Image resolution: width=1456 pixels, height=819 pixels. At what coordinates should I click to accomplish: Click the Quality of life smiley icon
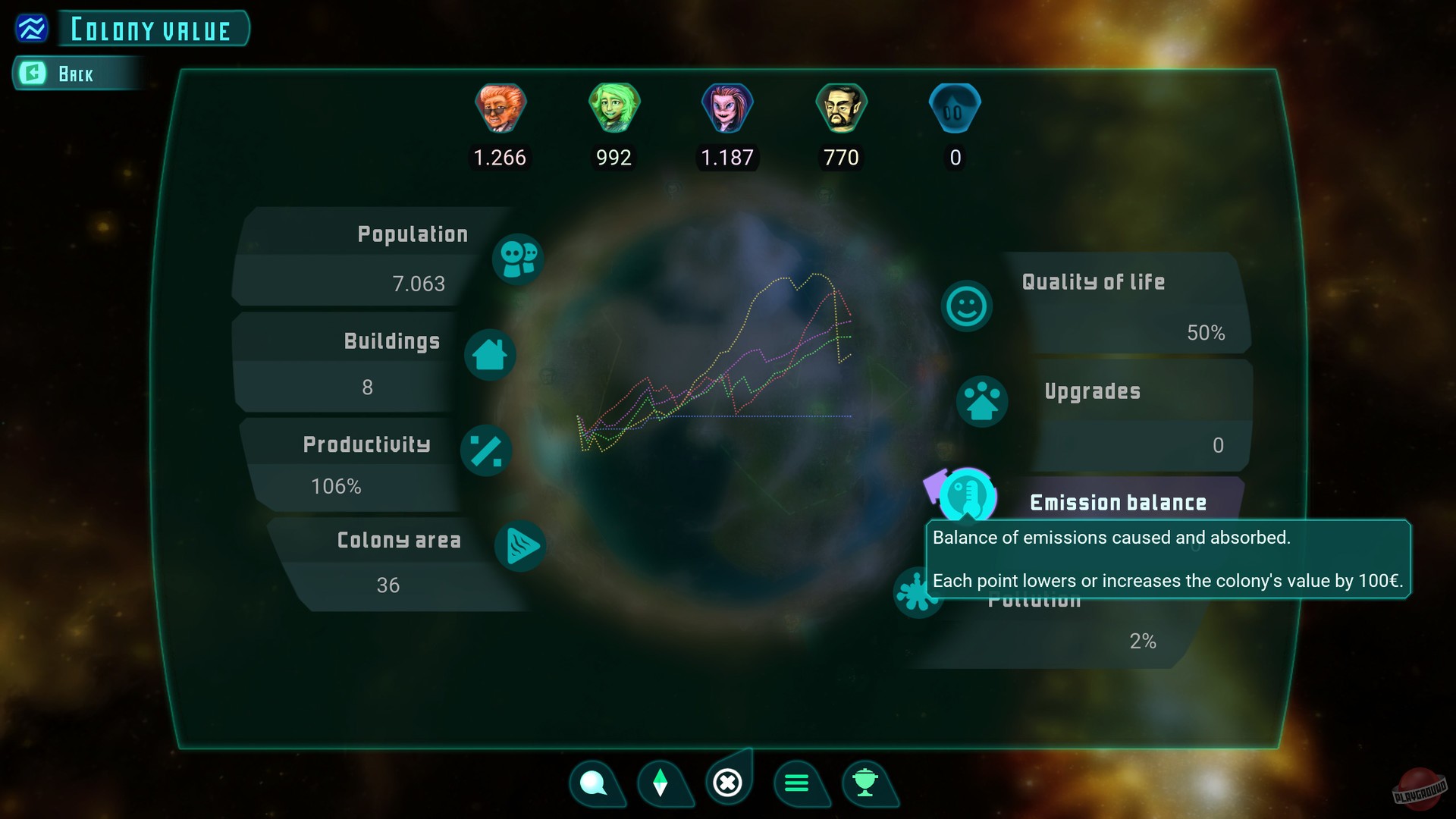pos(965,306)
